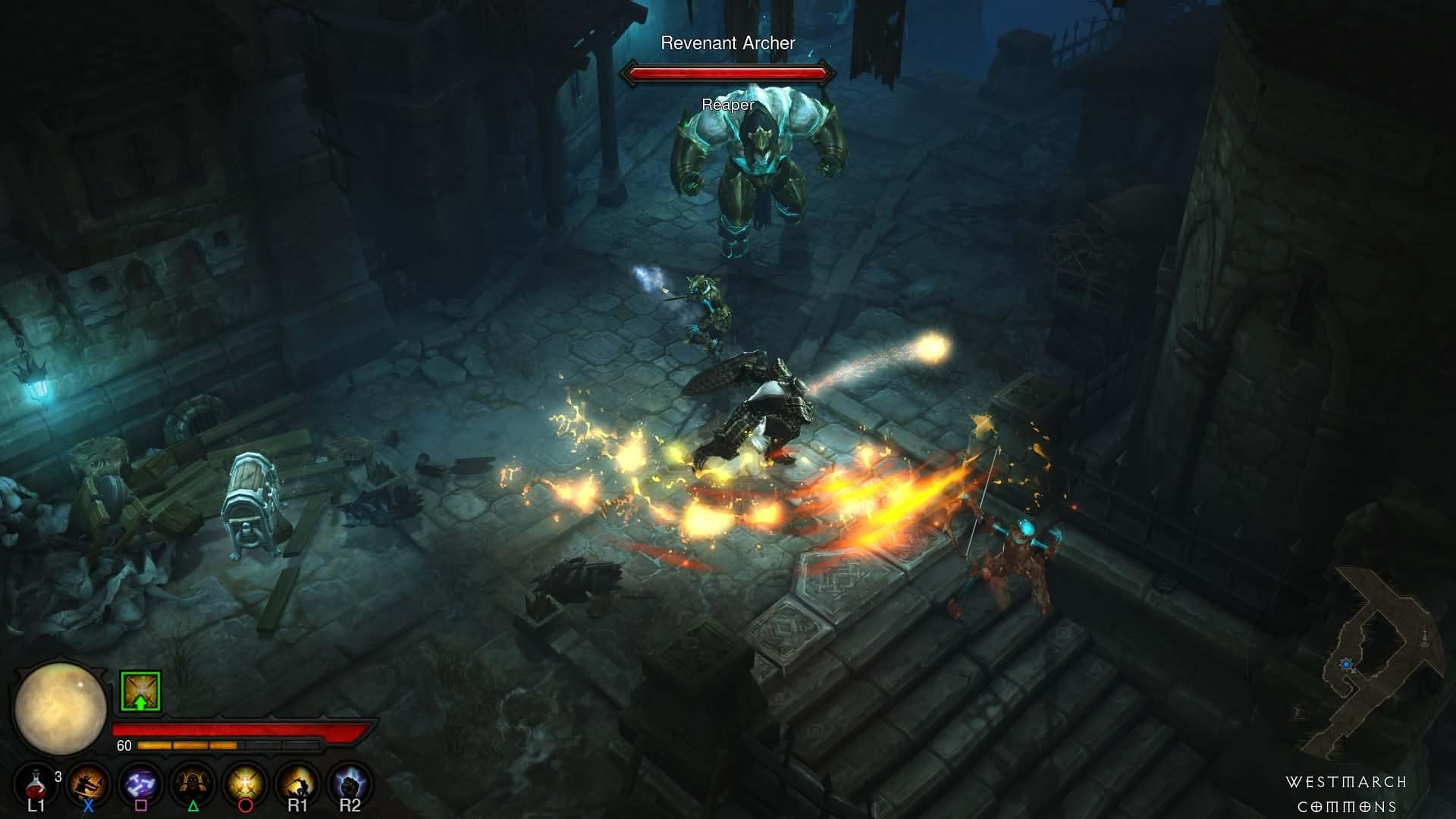Select the Reaper enemy label
Screen dimensions: 1456x819
(728, 105)
